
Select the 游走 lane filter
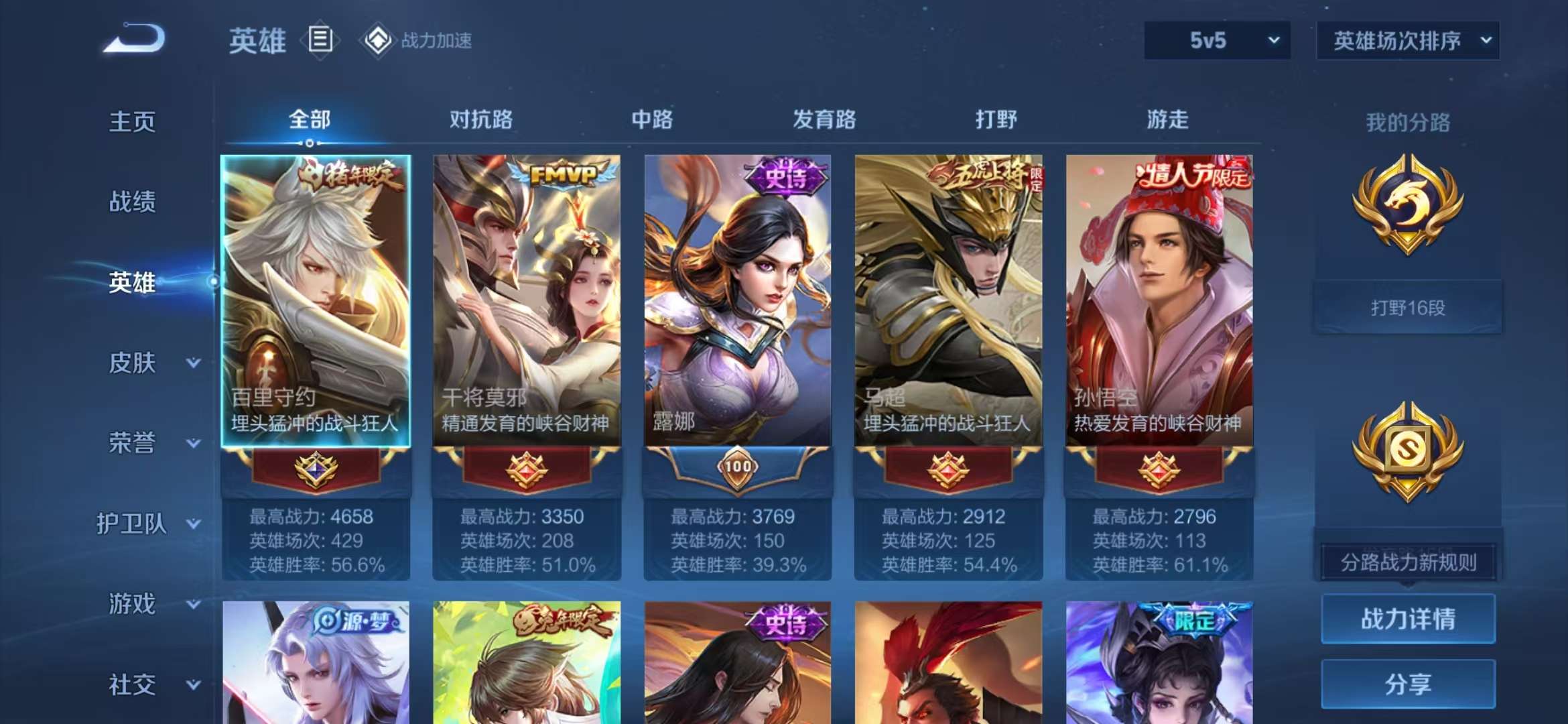coord(1169,119)
